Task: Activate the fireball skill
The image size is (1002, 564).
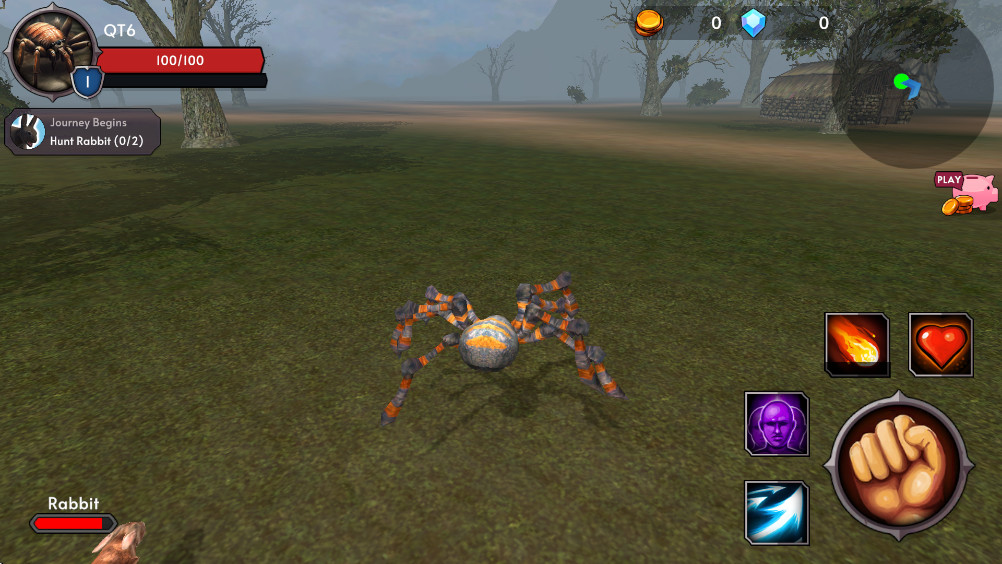Action: pyautogui.click(x=857, y=345)
